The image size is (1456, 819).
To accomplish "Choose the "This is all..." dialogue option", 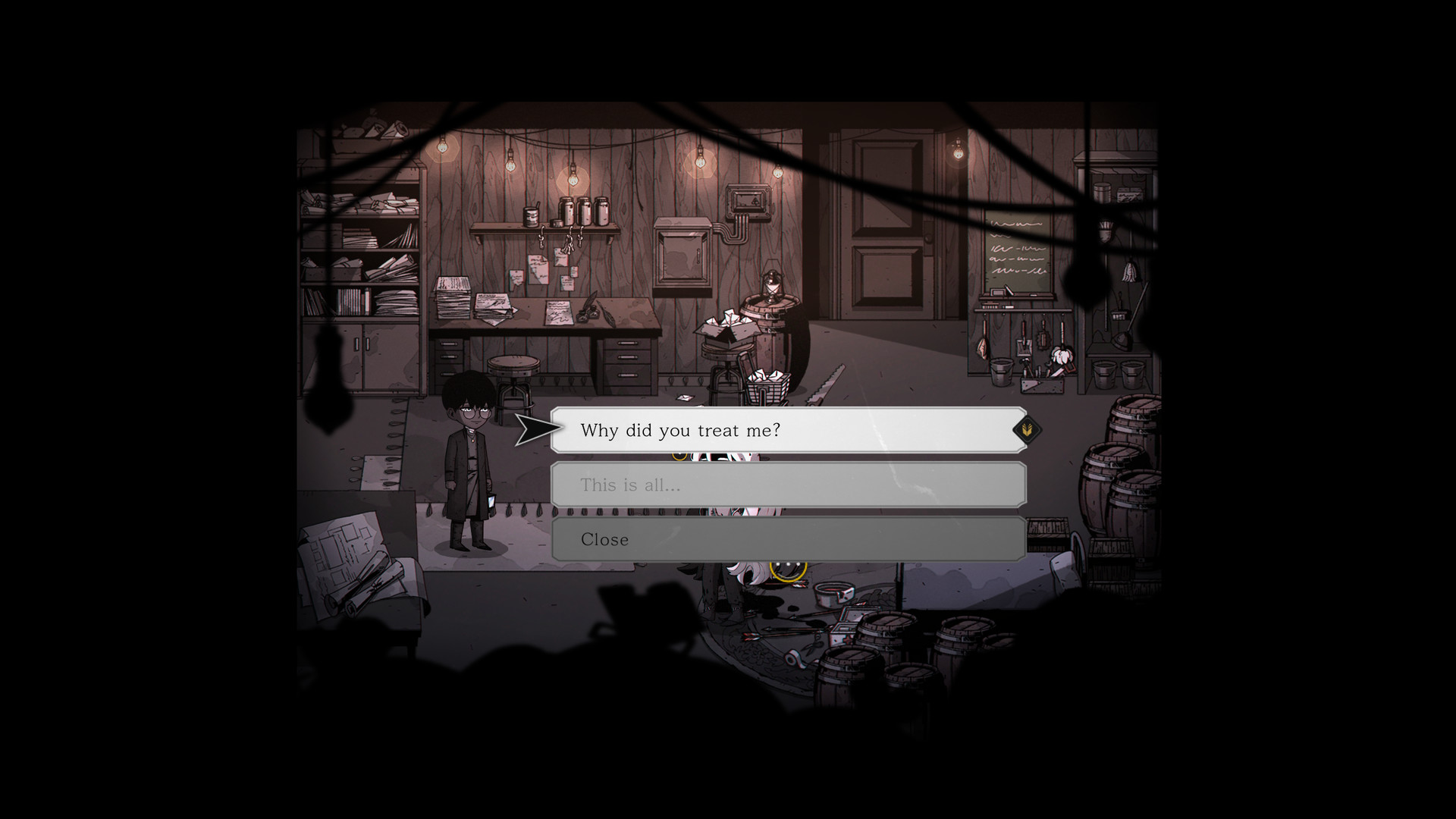I will pos(789,485).
